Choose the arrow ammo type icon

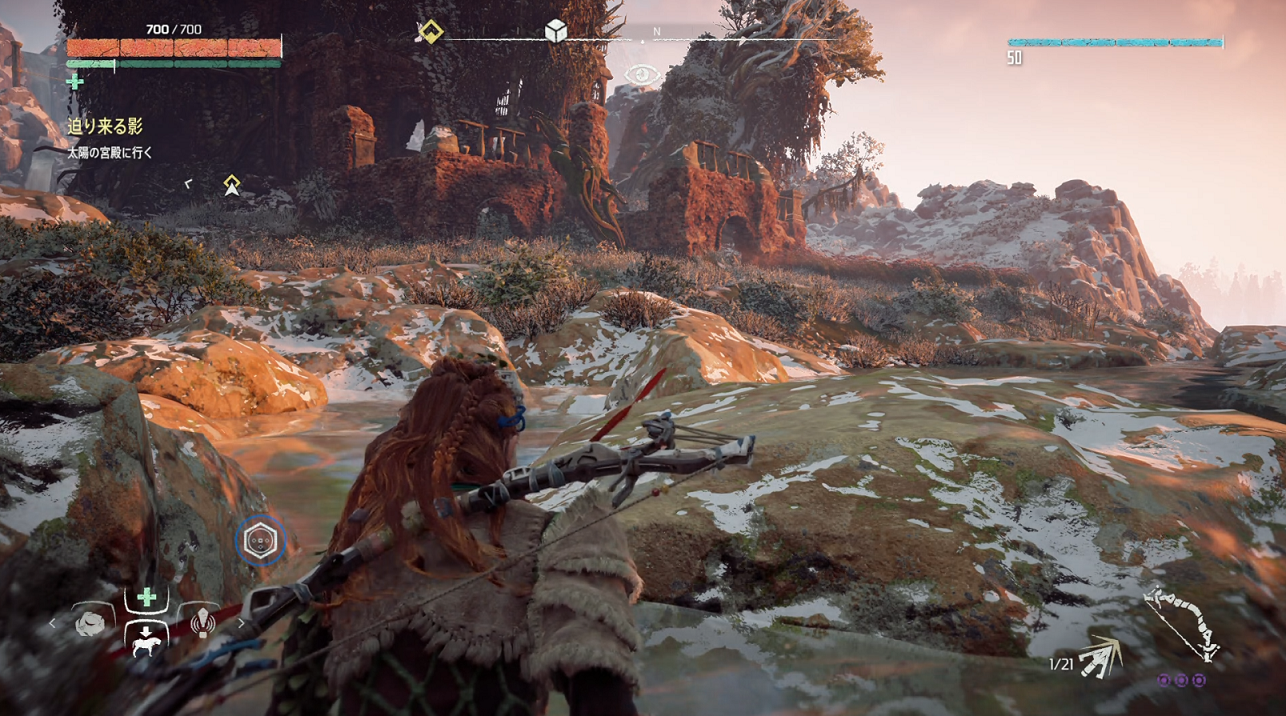pyautogui.click(x=1101, y=656)
